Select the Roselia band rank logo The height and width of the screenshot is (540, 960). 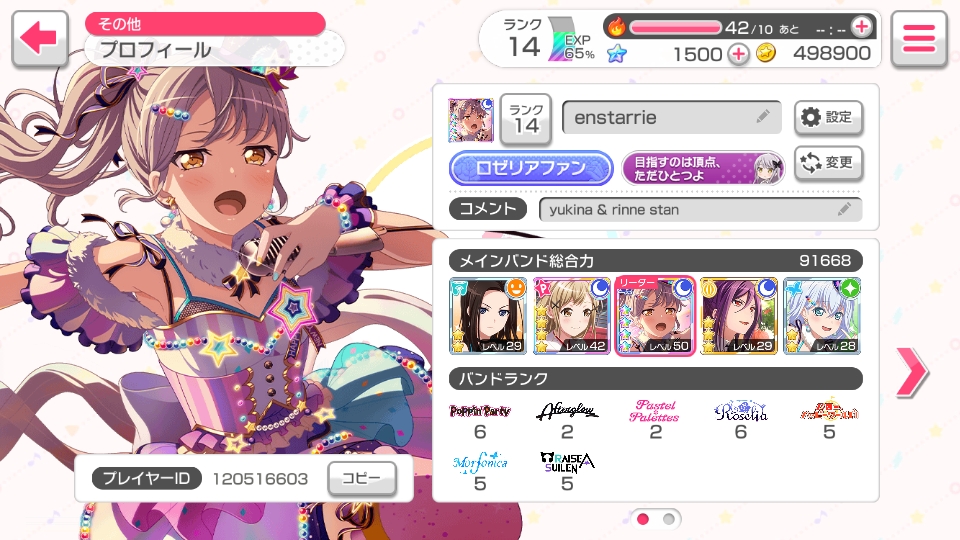coord(741,412)
